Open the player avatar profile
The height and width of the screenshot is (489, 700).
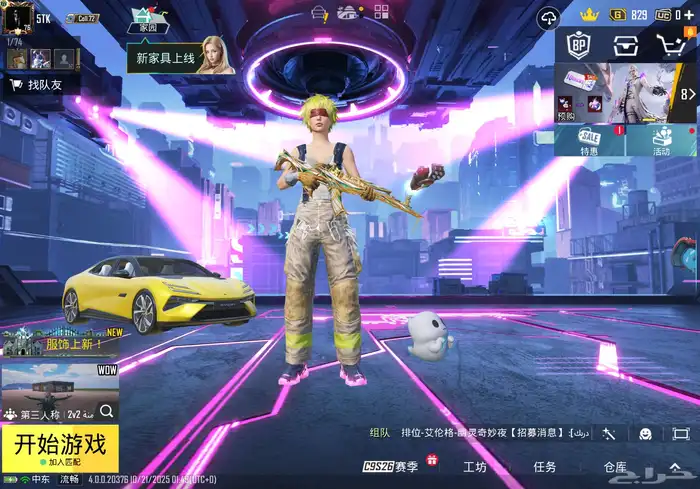[x=18, y=19]
